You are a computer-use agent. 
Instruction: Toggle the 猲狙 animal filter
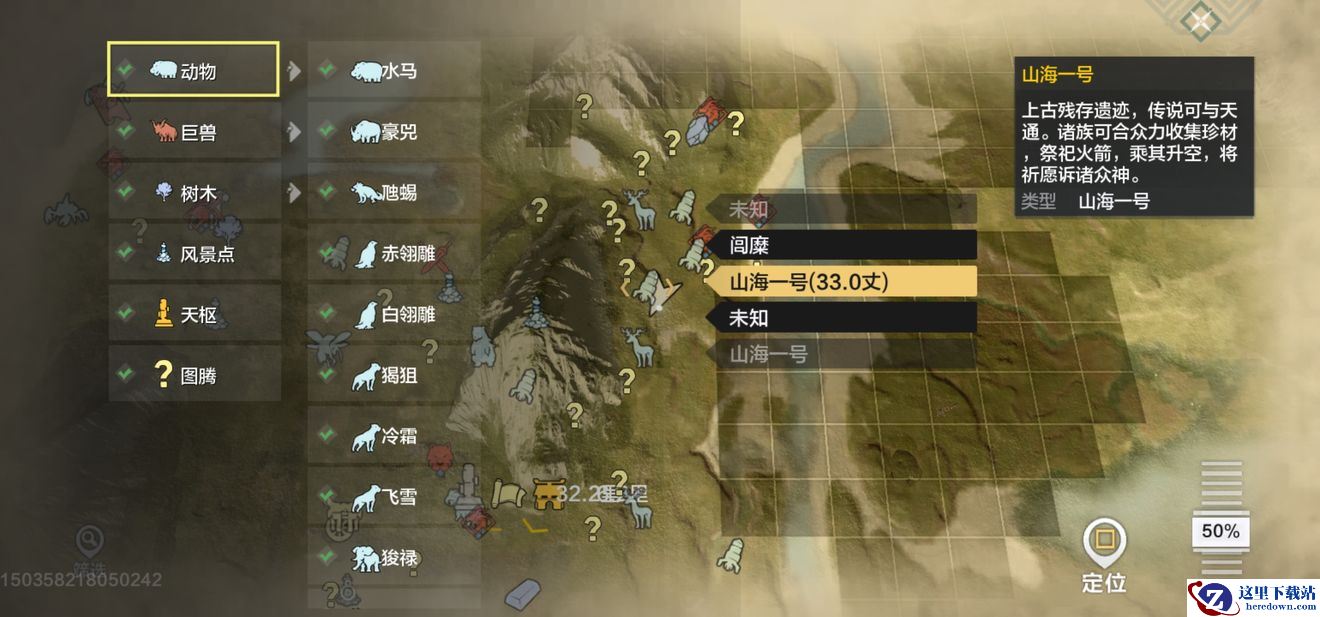coord(393,376)
